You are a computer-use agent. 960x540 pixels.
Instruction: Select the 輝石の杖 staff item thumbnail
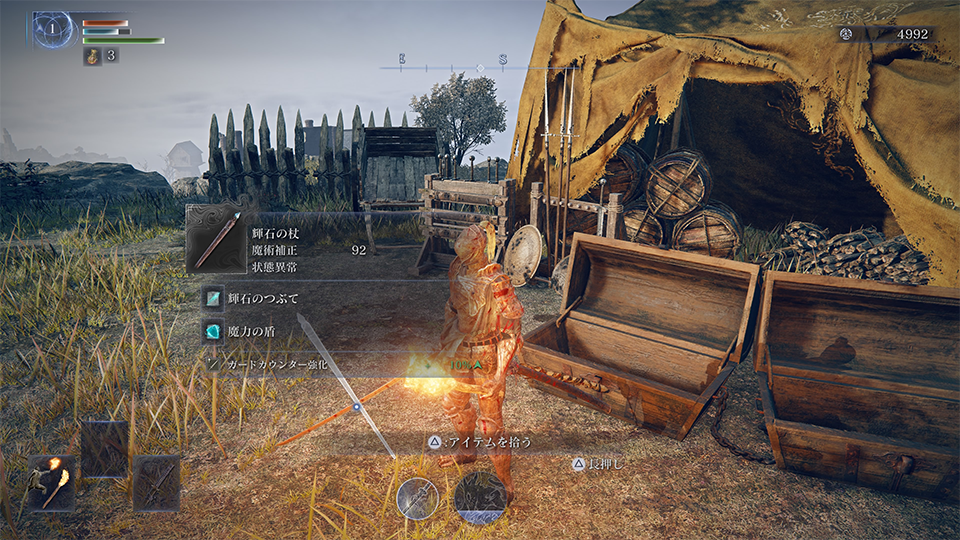[216, 241]
